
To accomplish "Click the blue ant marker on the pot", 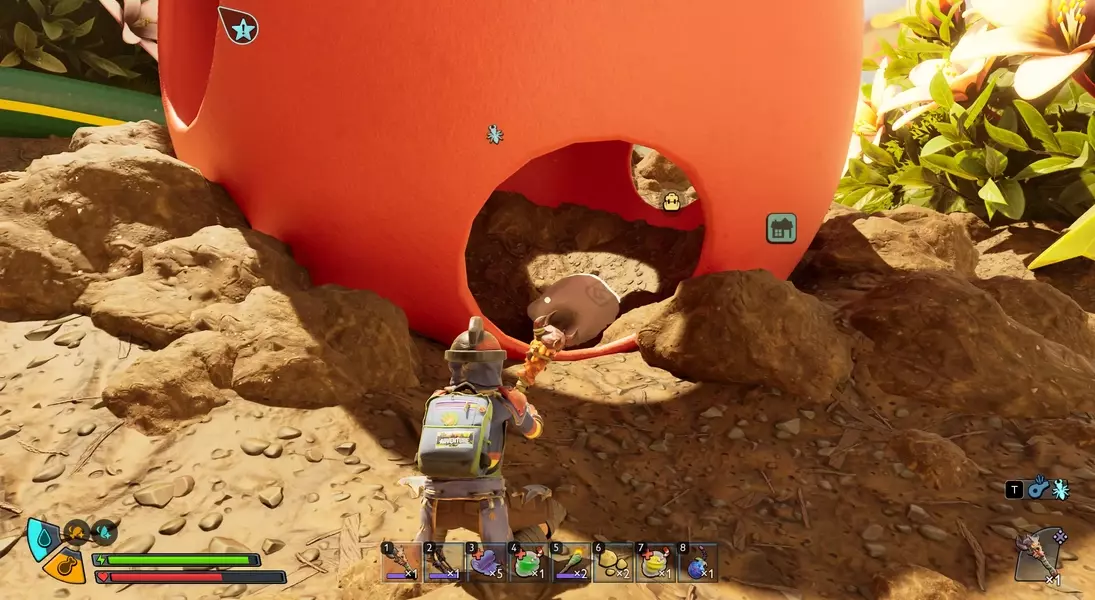I will click(x=494, y=134).
